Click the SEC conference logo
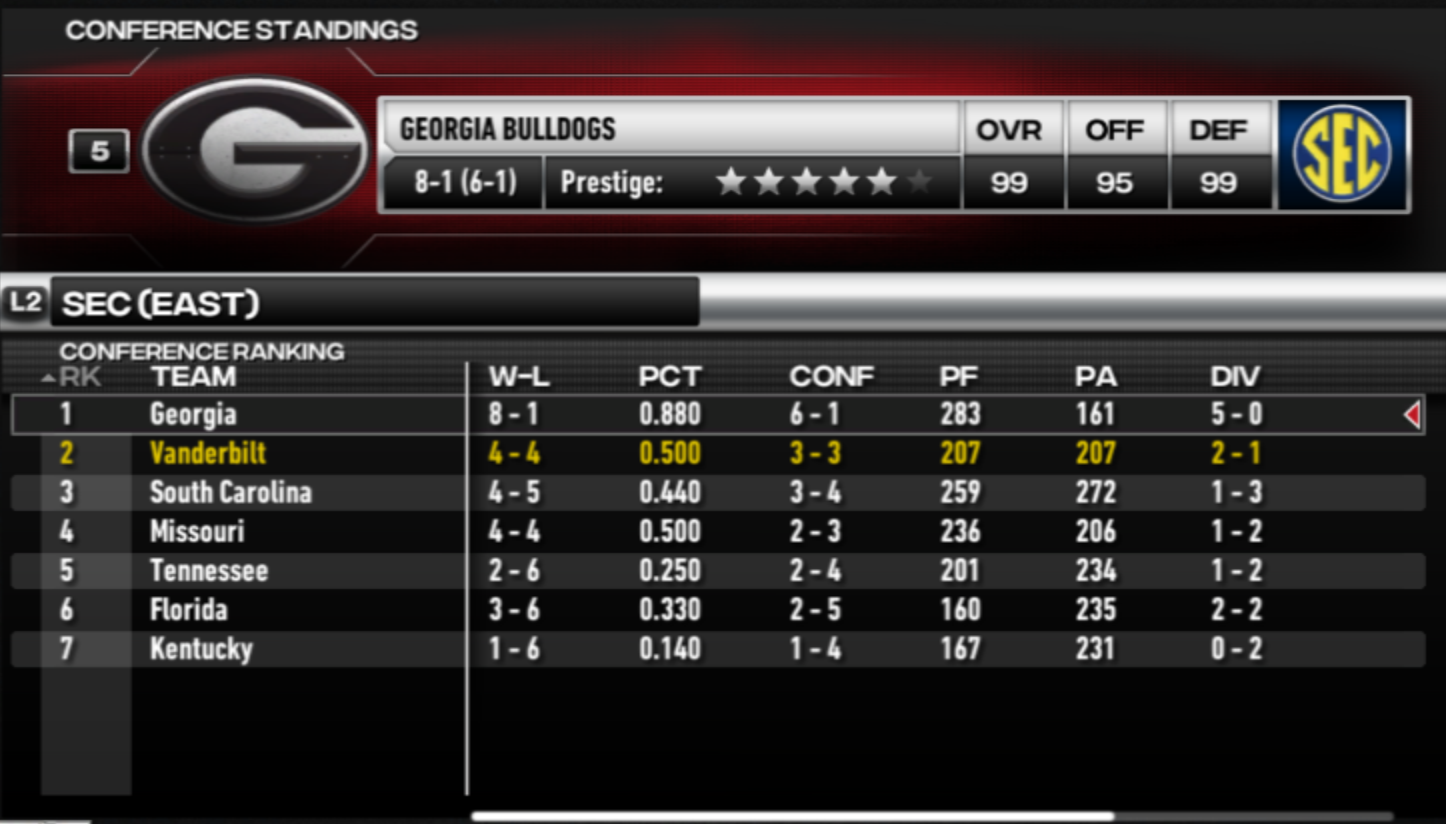Viewport: 1446px width, 824px height. click(x=1342, y=154)
